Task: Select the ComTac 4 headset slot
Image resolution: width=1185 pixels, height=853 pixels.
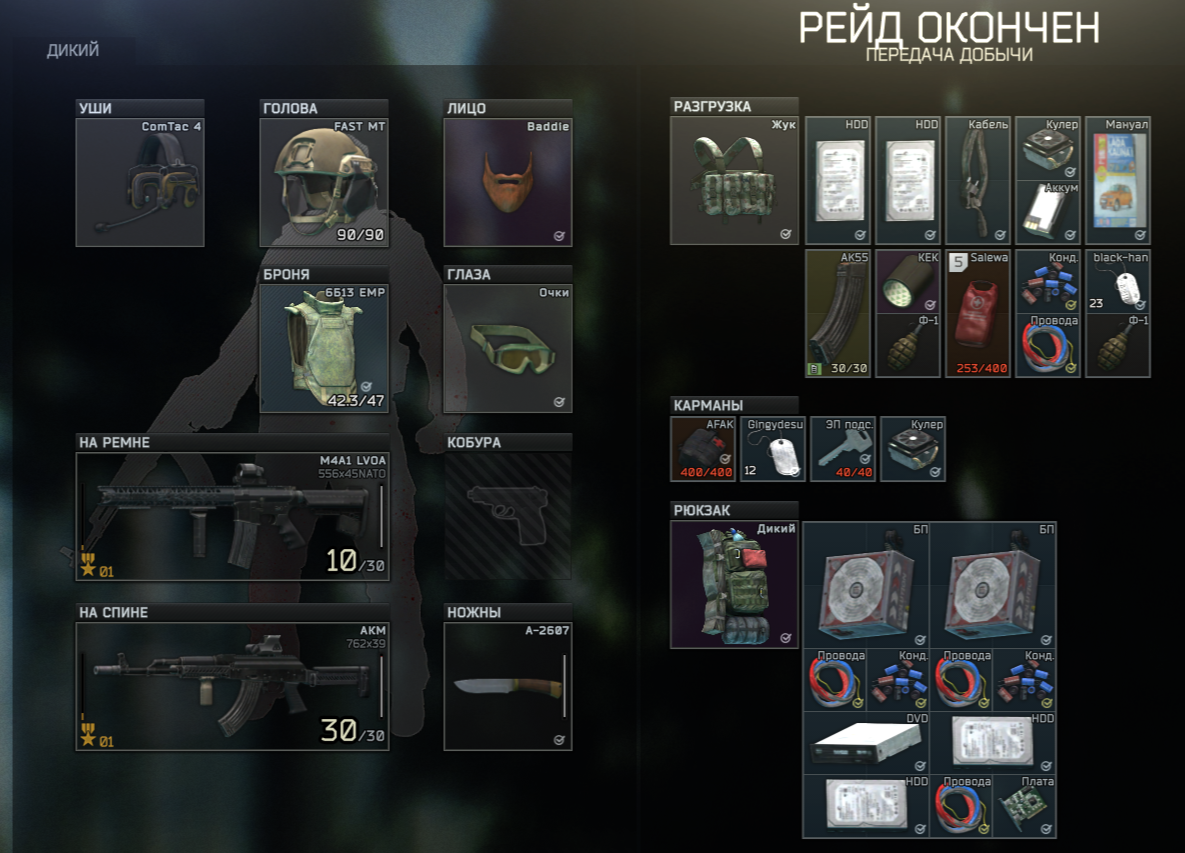Action: (x=140, y=182)
